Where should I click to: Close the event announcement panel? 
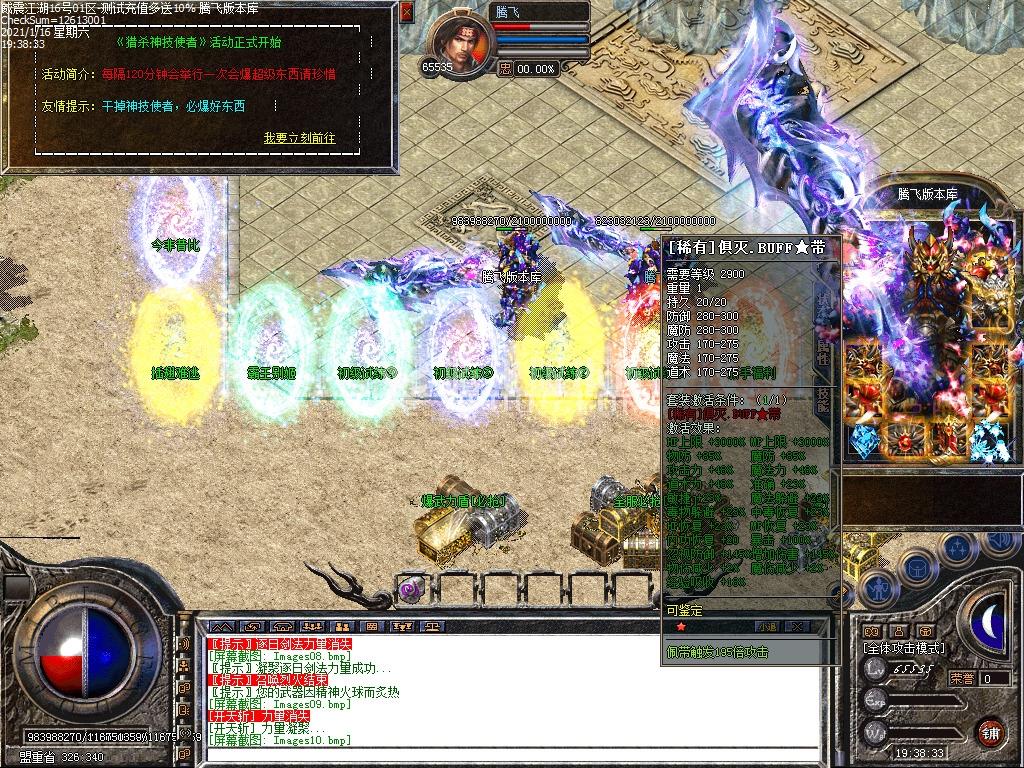(406, 13)
